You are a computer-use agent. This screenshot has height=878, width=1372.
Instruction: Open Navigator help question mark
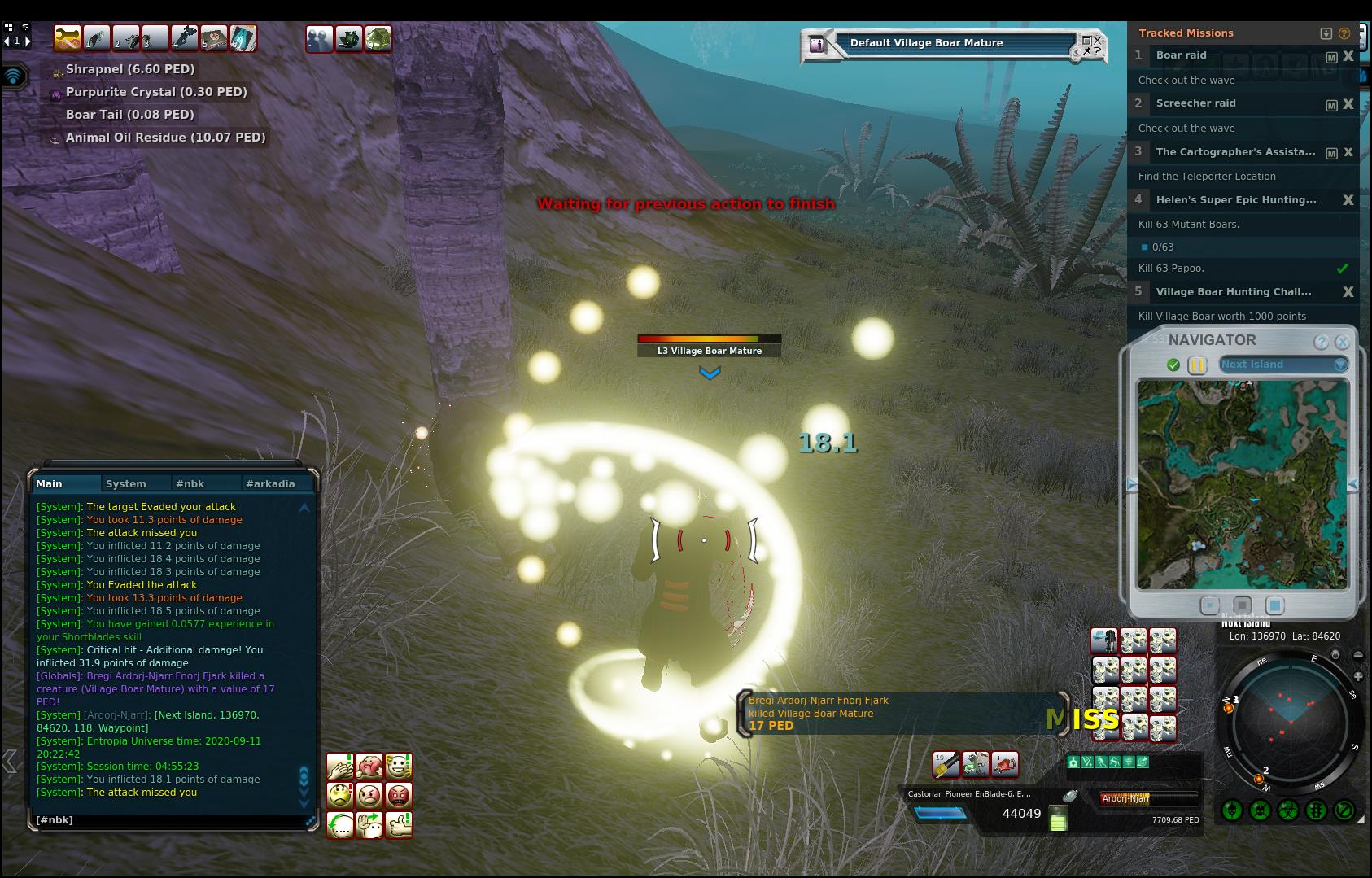pyautogui.click(x=1321, y=342)
